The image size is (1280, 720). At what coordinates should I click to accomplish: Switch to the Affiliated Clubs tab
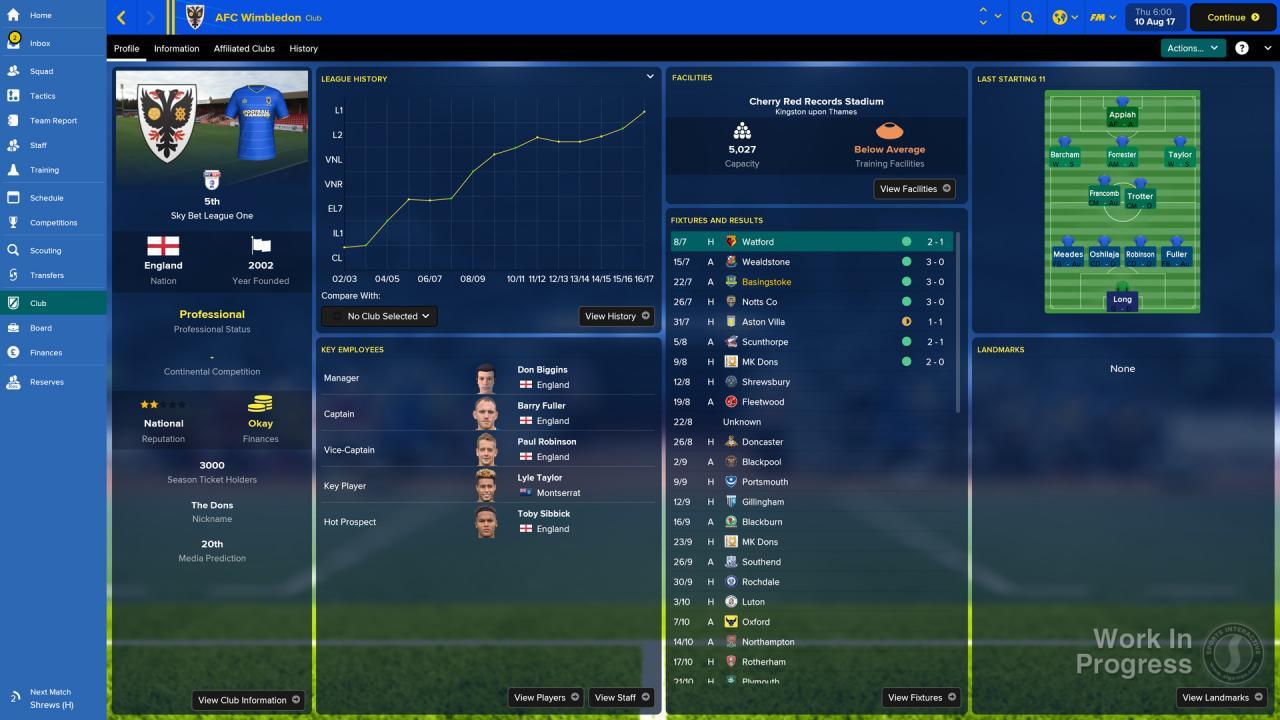[x=246, y=48]
